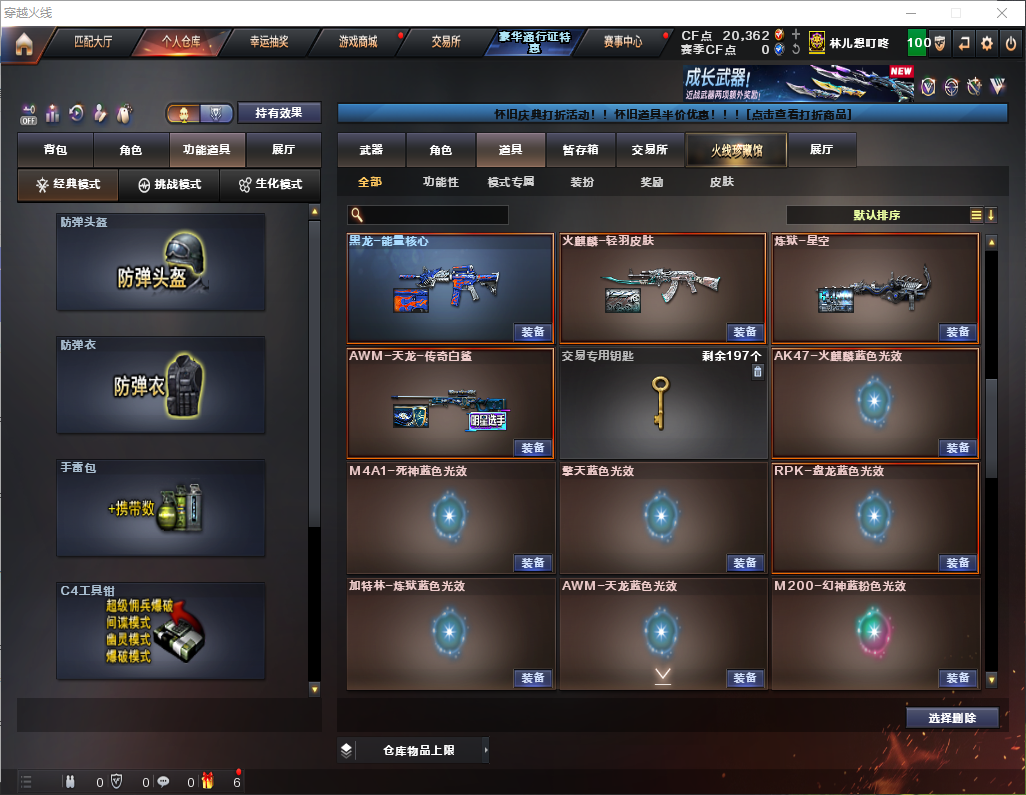Equip the 黑龙-能量核心 item
This screenshot has width=1026, height=795.
533,332
